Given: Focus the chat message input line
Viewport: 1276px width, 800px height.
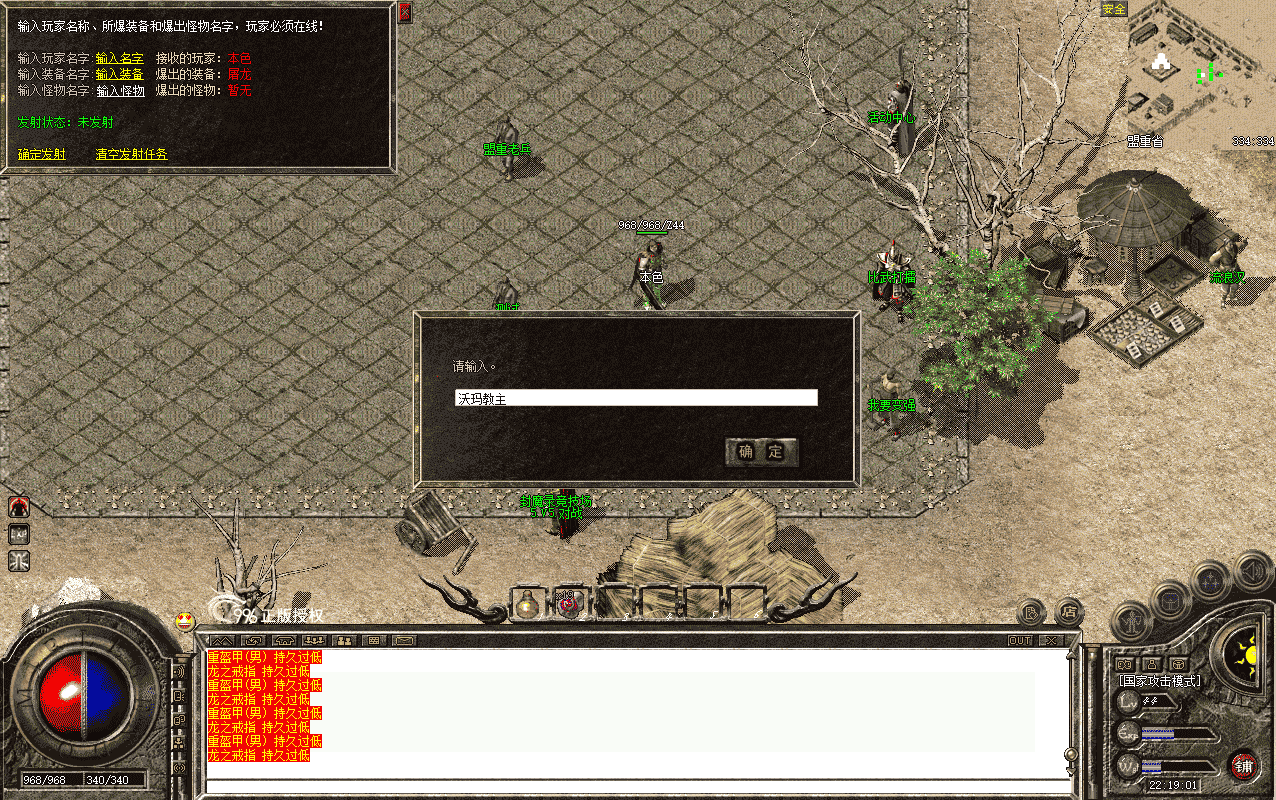Looking at the screenshot, I should pos(636,786).
